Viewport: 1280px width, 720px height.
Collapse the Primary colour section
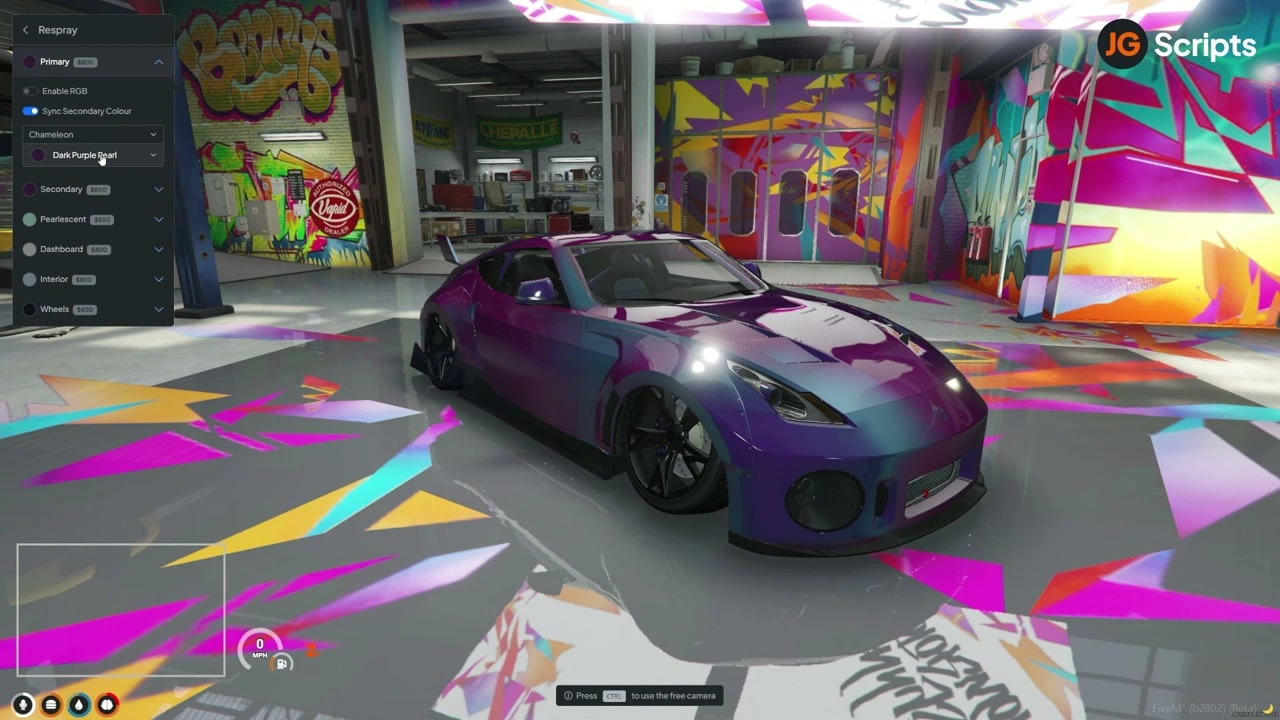coord(158,62)
